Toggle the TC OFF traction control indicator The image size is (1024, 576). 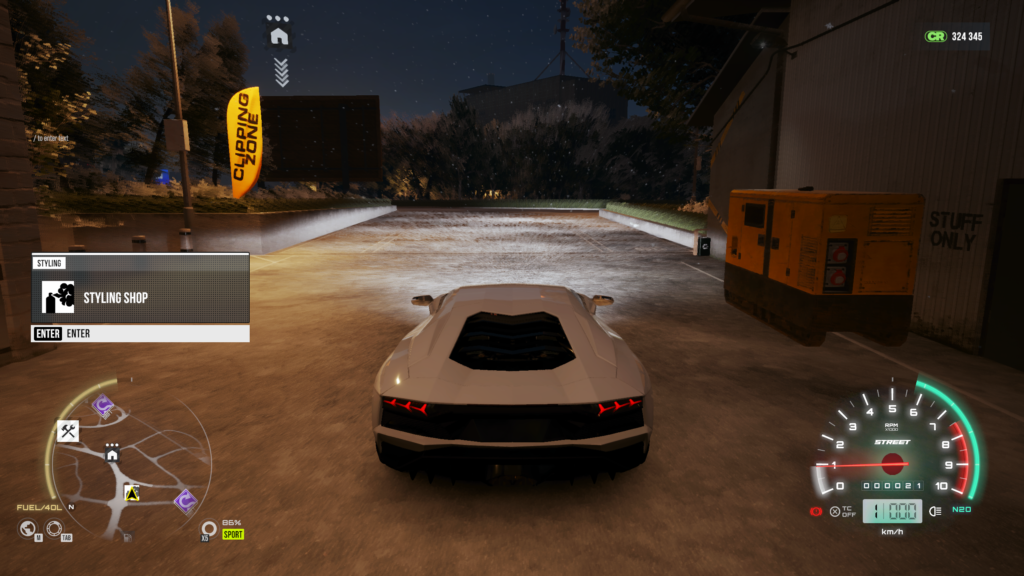841,512
